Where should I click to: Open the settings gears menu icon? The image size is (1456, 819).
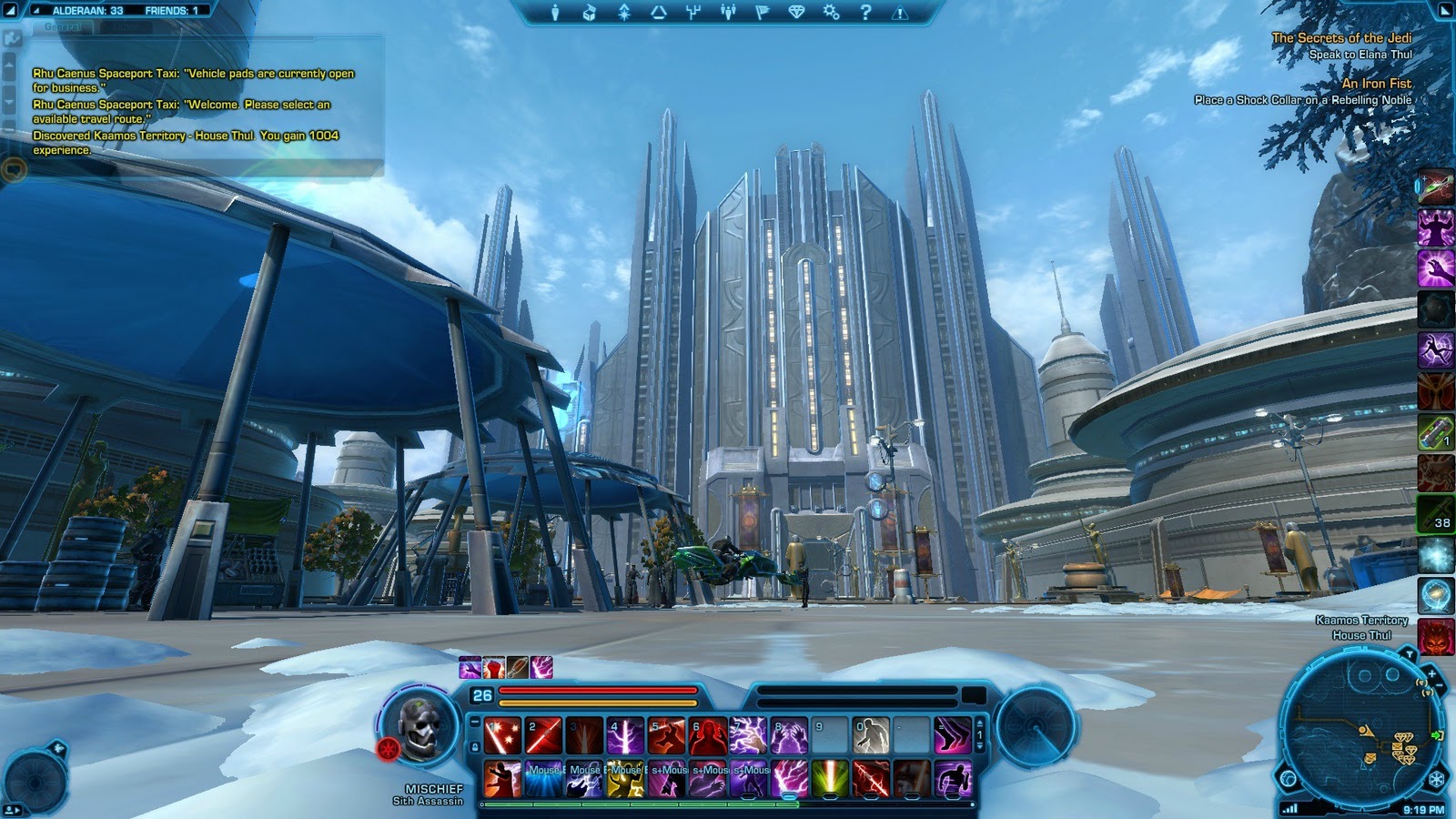point(831,13)
